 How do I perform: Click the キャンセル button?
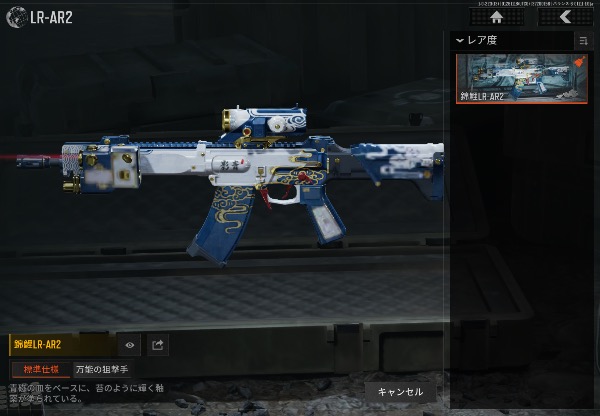point(400,391)
